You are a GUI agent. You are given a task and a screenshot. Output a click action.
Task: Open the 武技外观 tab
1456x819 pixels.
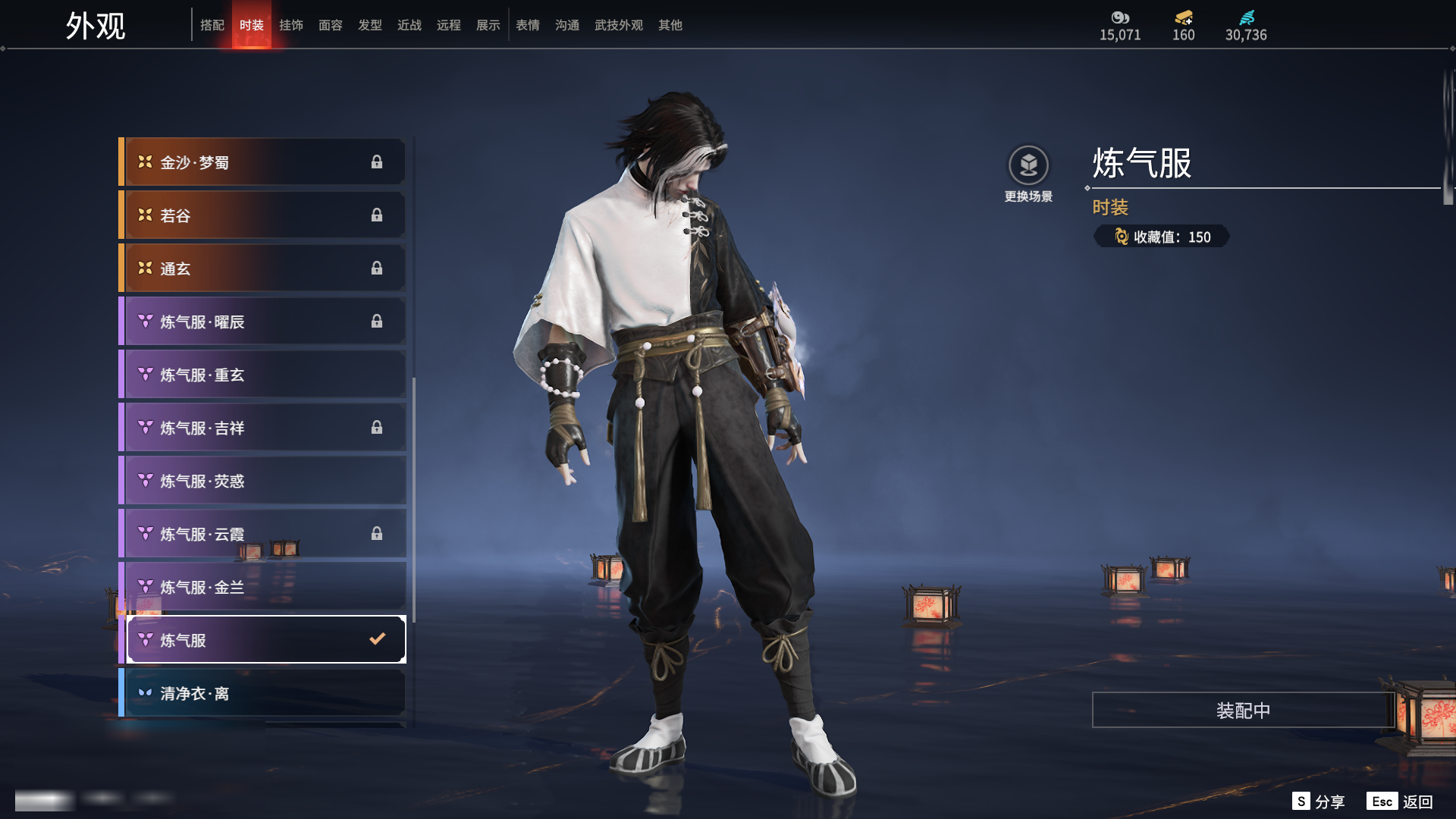(x=619, y=25)
